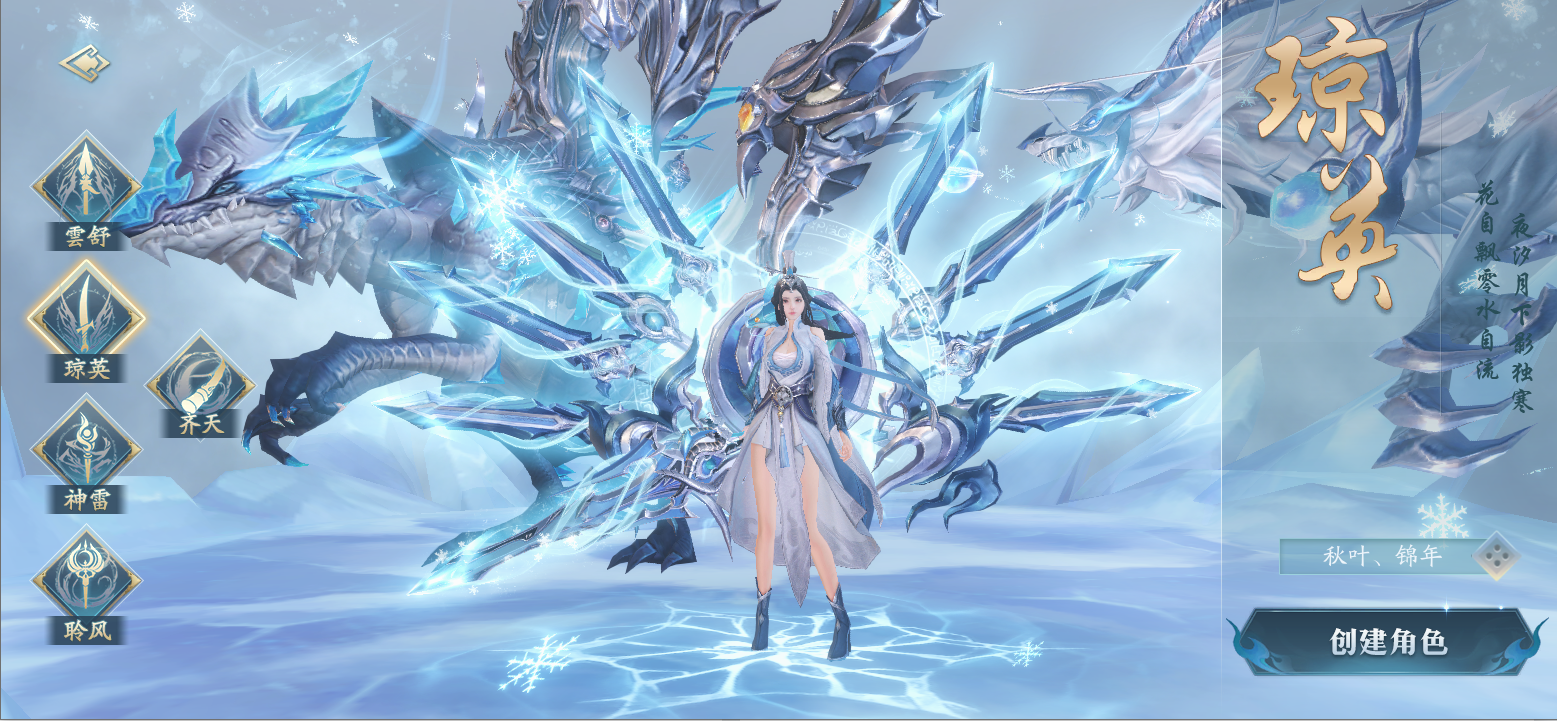Select the 神雷 class icon
The width and height of the screenshot is (1557, 721).
tap(86, 452)
